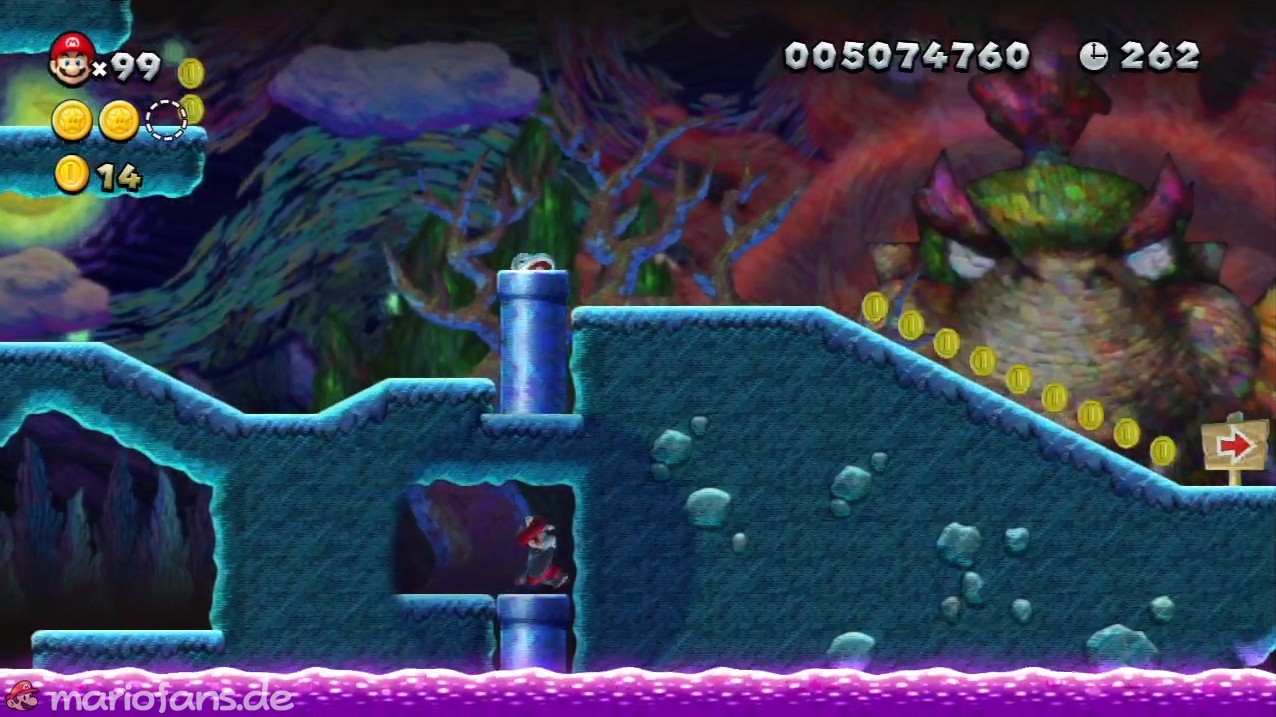The width and height of the screenshot is (1276, 717).
Task: Open the mariofans.de watermark logo
Action: pos(150,697)
